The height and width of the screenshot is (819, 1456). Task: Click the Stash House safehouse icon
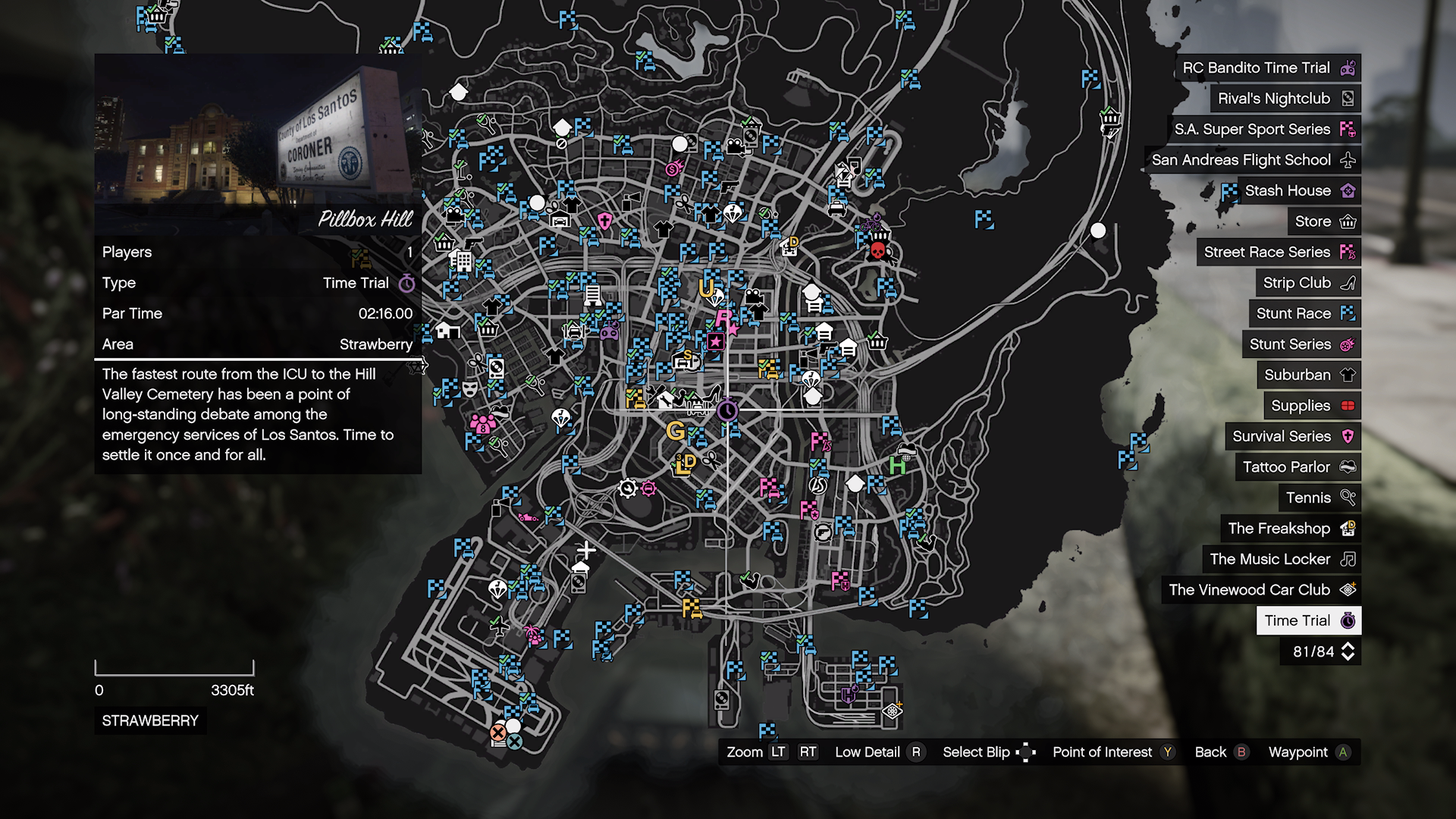(1349, 190)
